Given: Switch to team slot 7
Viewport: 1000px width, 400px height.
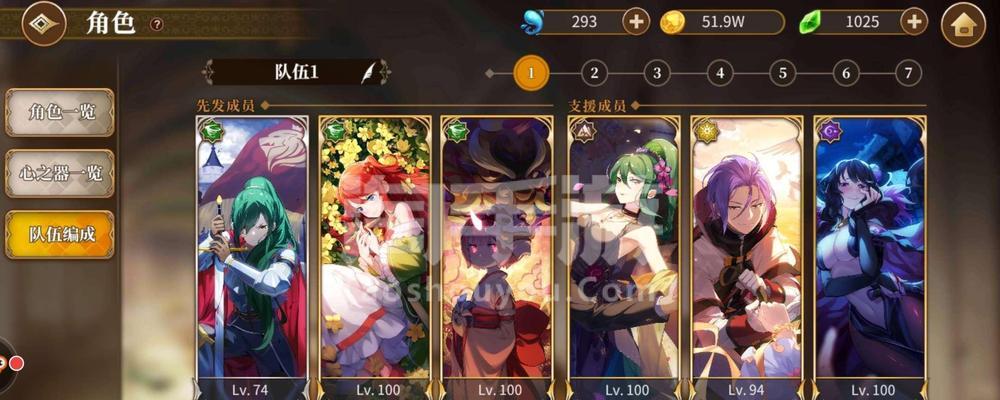Looking at the screenshot, I should (908, 72).
